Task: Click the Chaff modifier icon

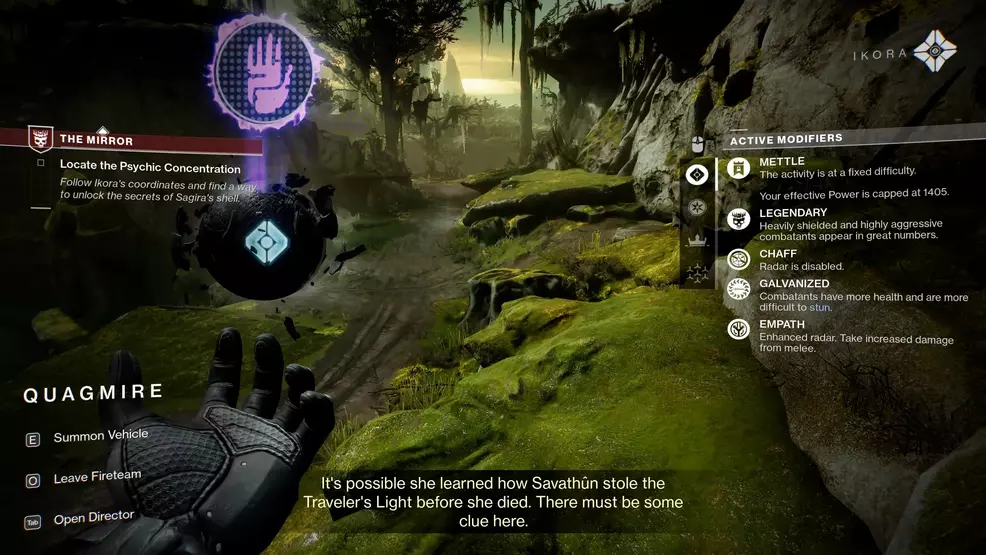Action: [x=739, y=259]
